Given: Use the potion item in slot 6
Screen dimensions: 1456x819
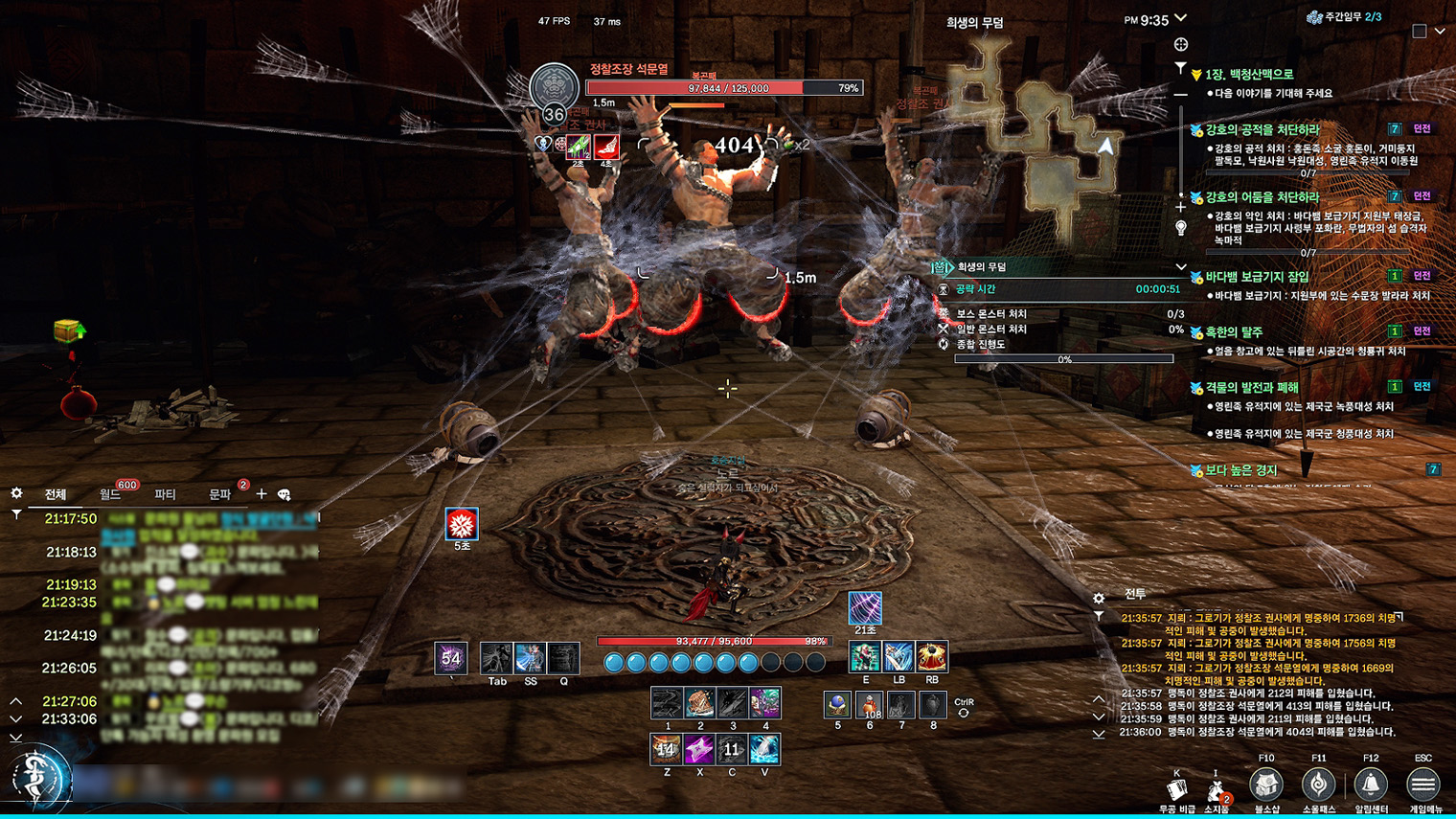Looking at the screenshot, I should [869, 705].
